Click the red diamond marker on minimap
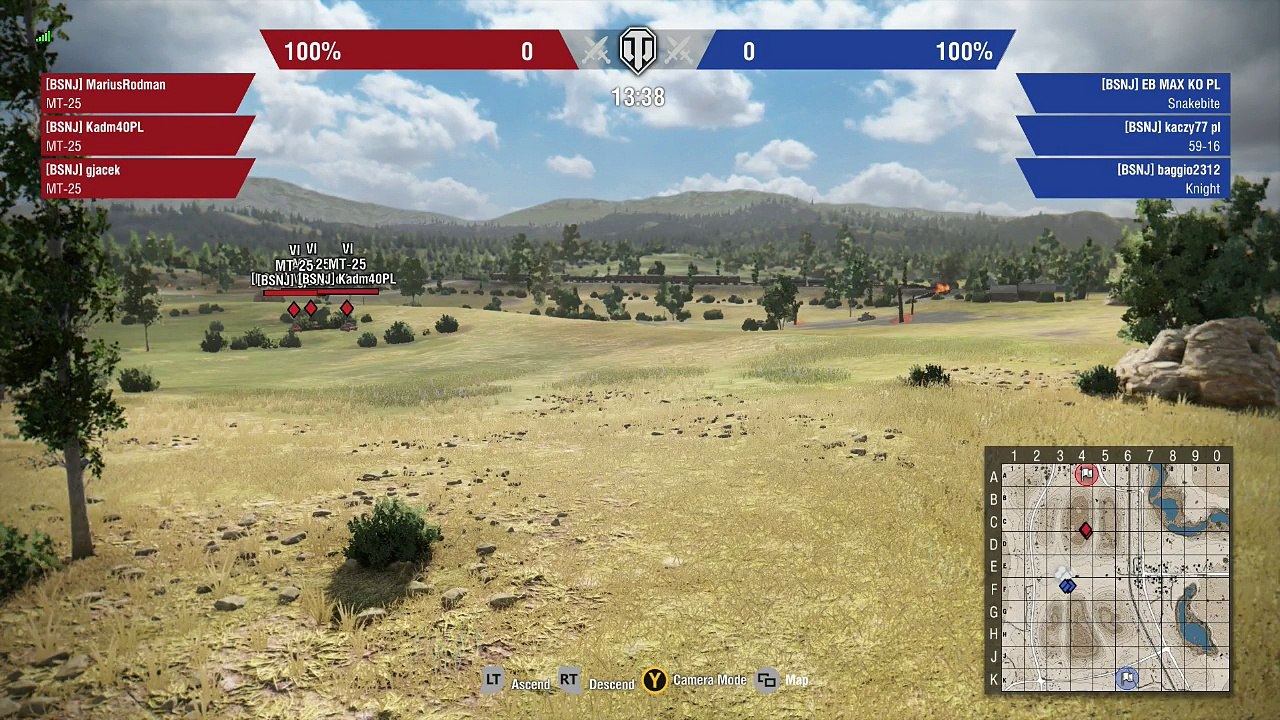The height and width of the screenshot is (720, 1280). pos(1086,531)
